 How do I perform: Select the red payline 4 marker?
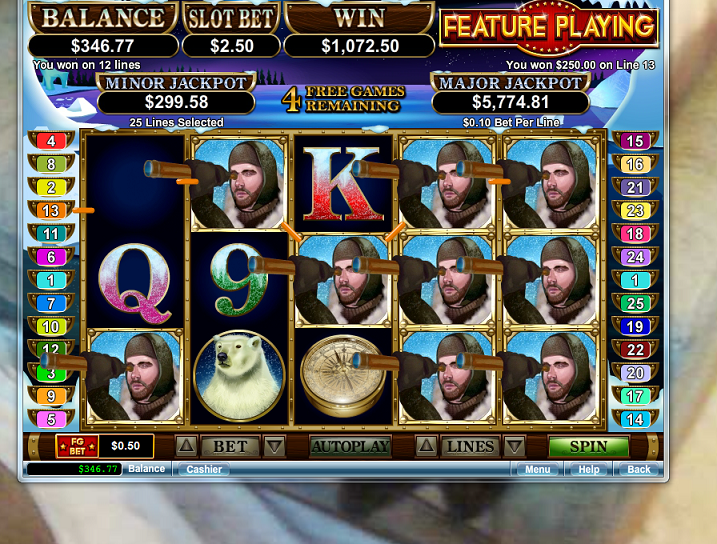pyautogui.click(x=51, y=141)
